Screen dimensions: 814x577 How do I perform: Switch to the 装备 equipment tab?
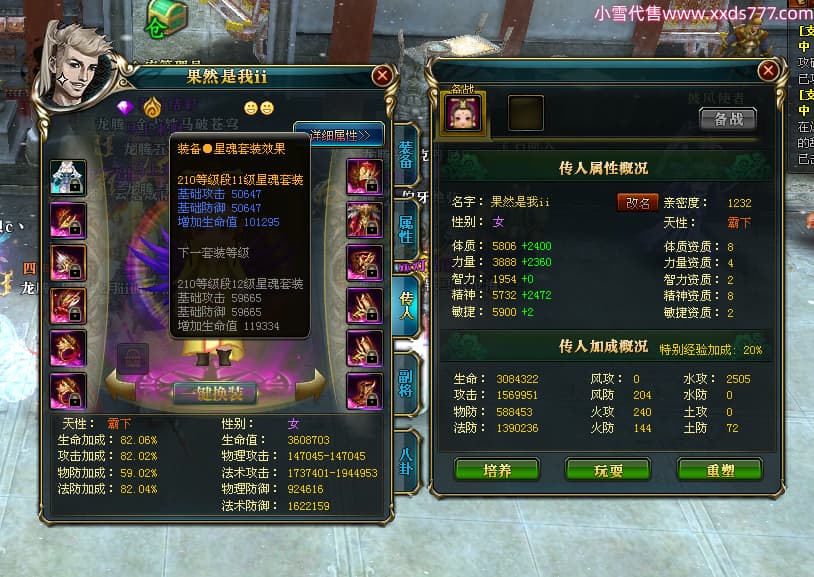pyautogui.click(x=405, y=155)
